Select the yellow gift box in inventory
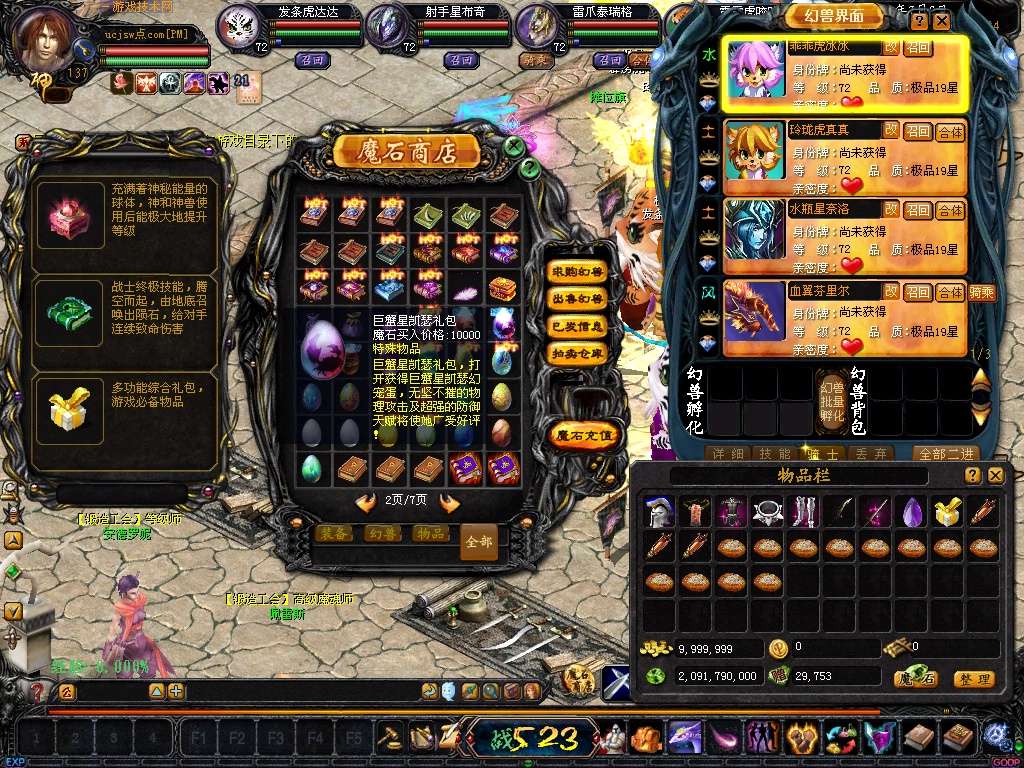This screenshot has width=1024, height=768. (947, 512)
